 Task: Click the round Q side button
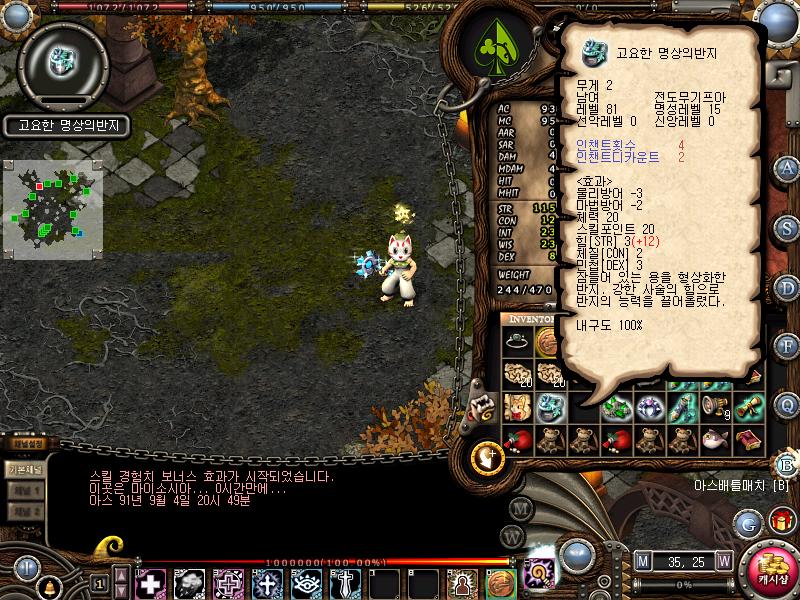coord(787,404)
